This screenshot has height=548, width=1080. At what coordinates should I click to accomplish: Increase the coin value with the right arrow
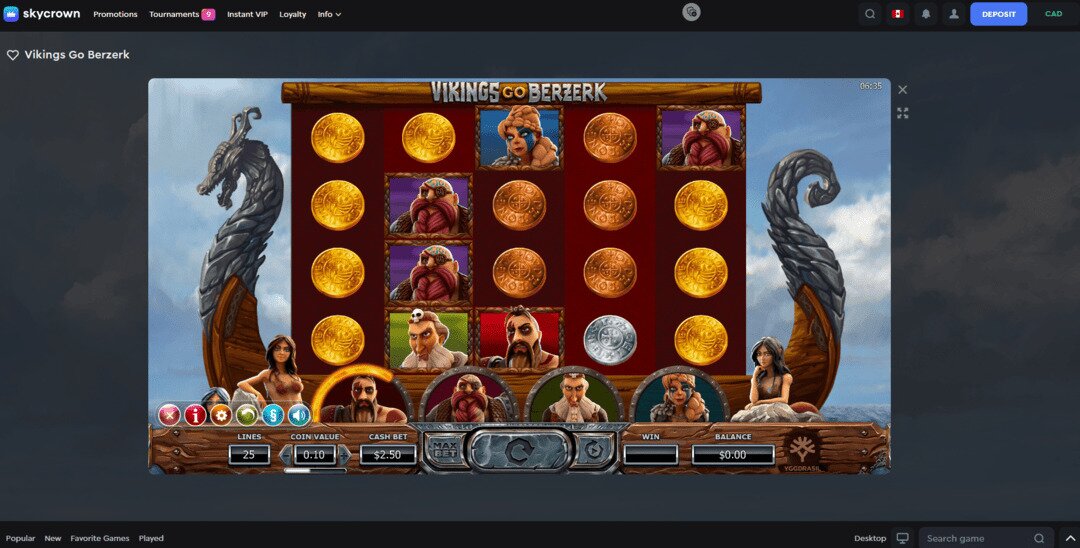[345, 455]
